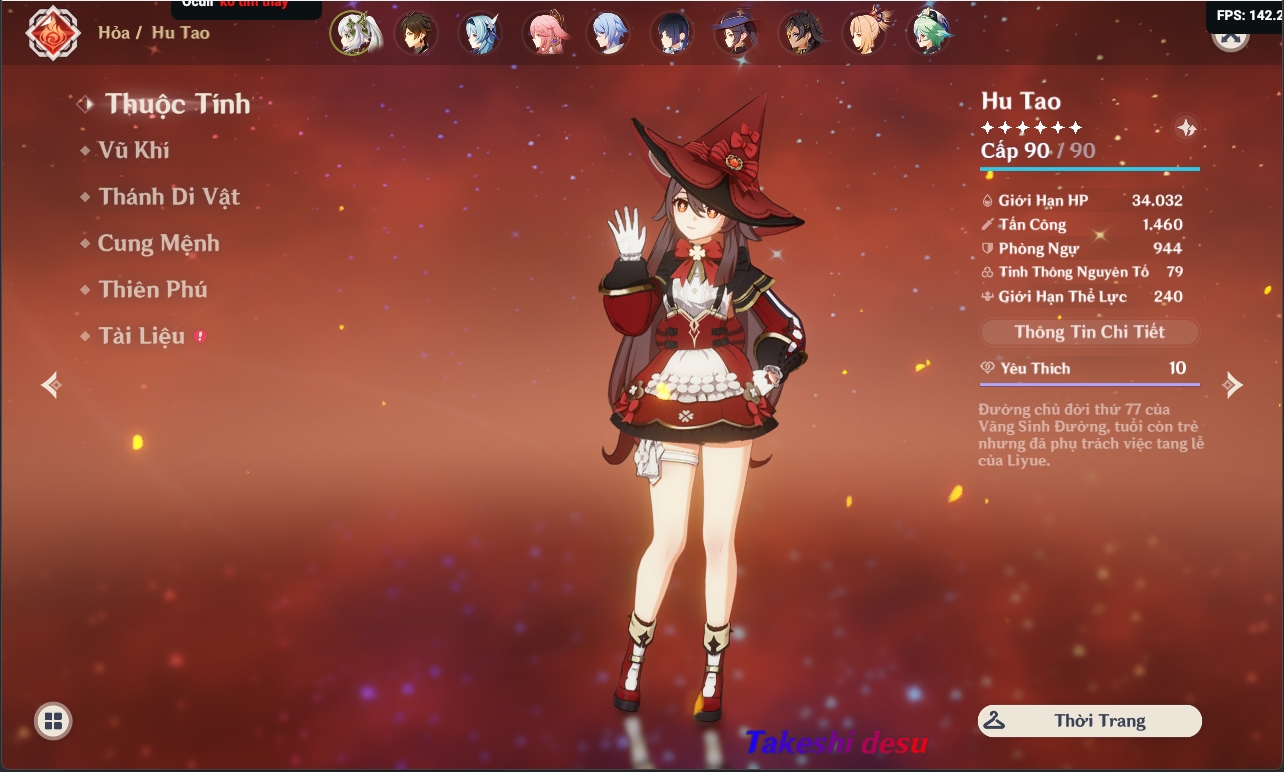Click the Thông Tin Chi Tiết button
Viewport: 1284px width, 772px height.
(1089, 332)
